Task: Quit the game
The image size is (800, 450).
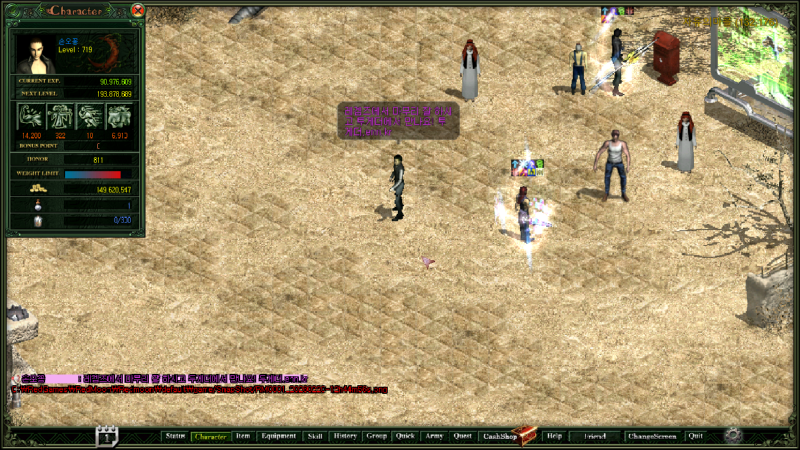Action: pos(696,437)
